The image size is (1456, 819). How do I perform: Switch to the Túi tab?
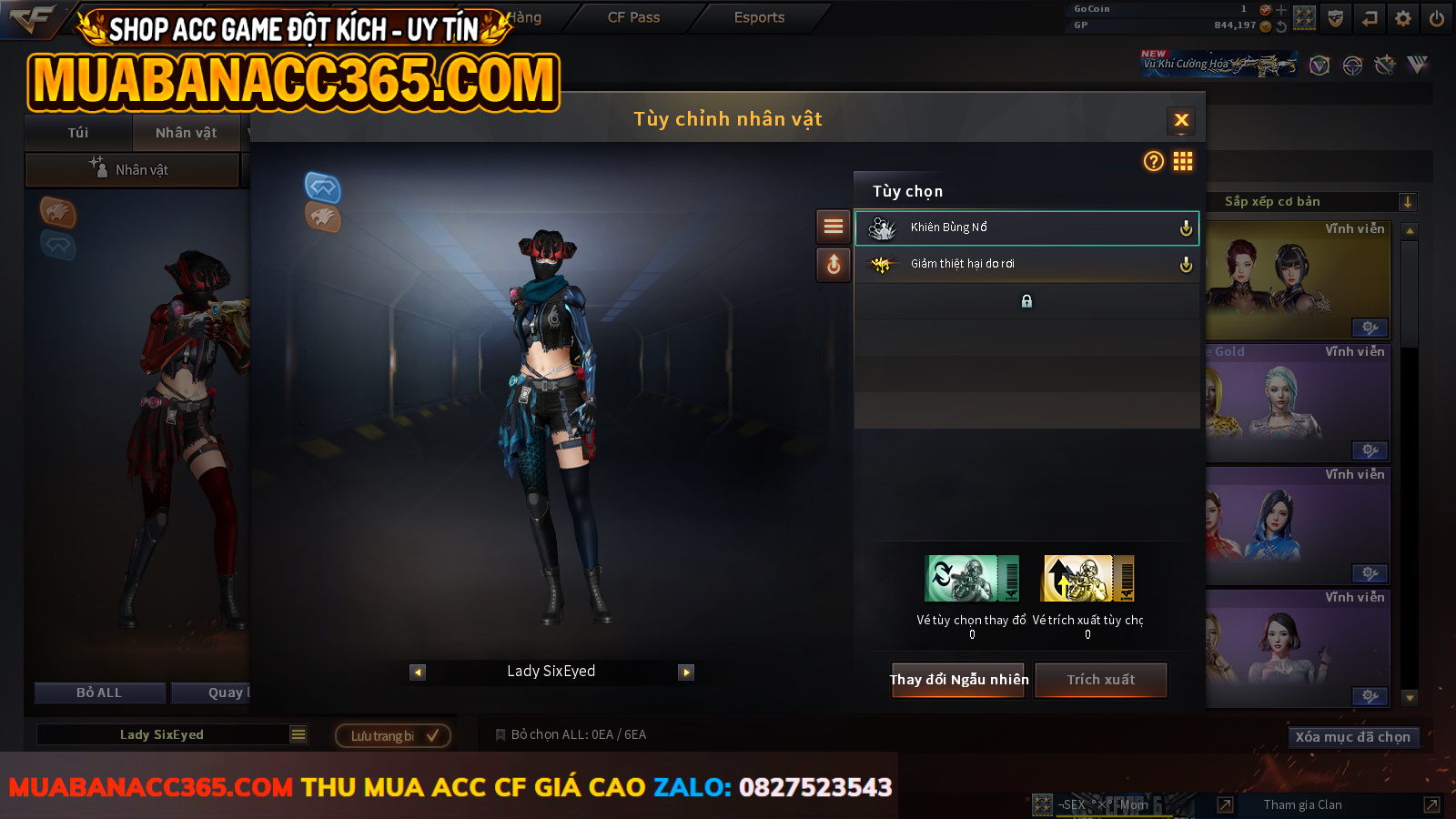(78, 133)
